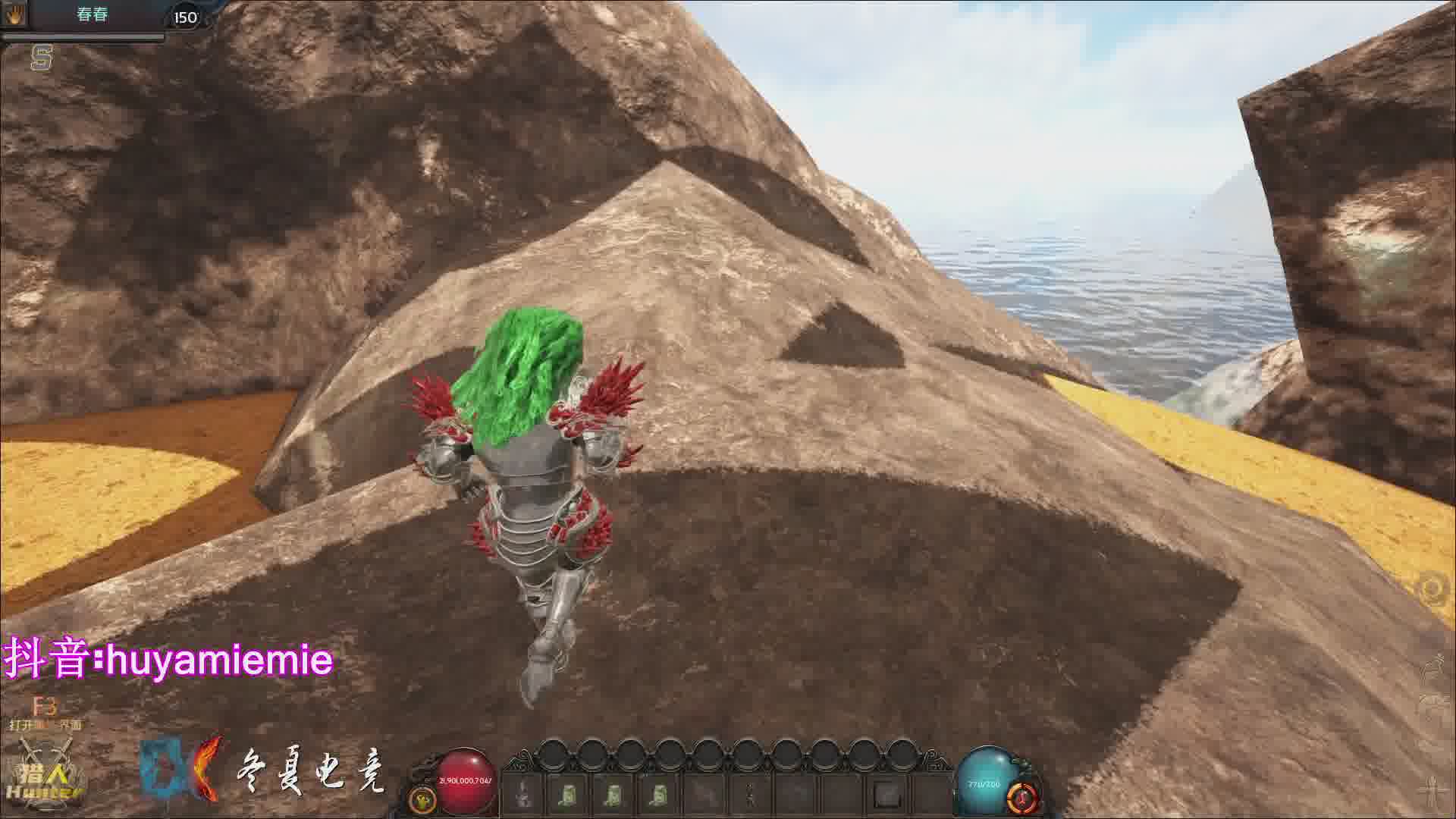1456x819 pixels.
Task: Select the pale statue item hotbar slot
Action: [x=522, y=795]
